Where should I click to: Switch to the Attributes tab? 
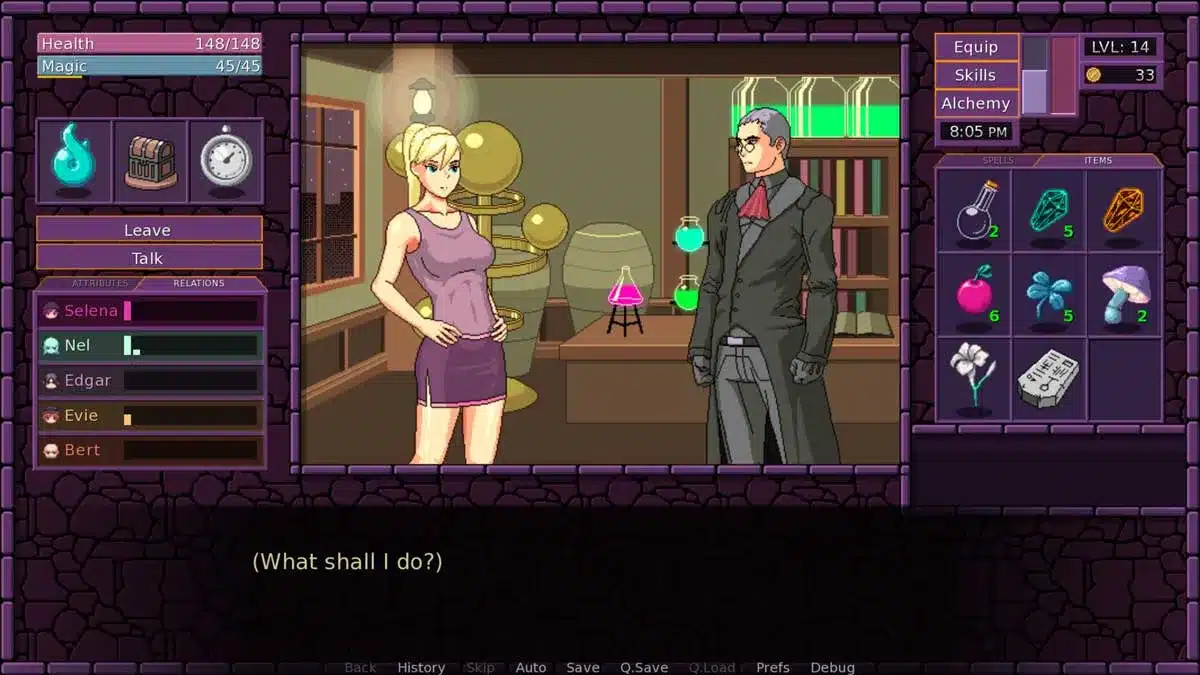(99, 283)
